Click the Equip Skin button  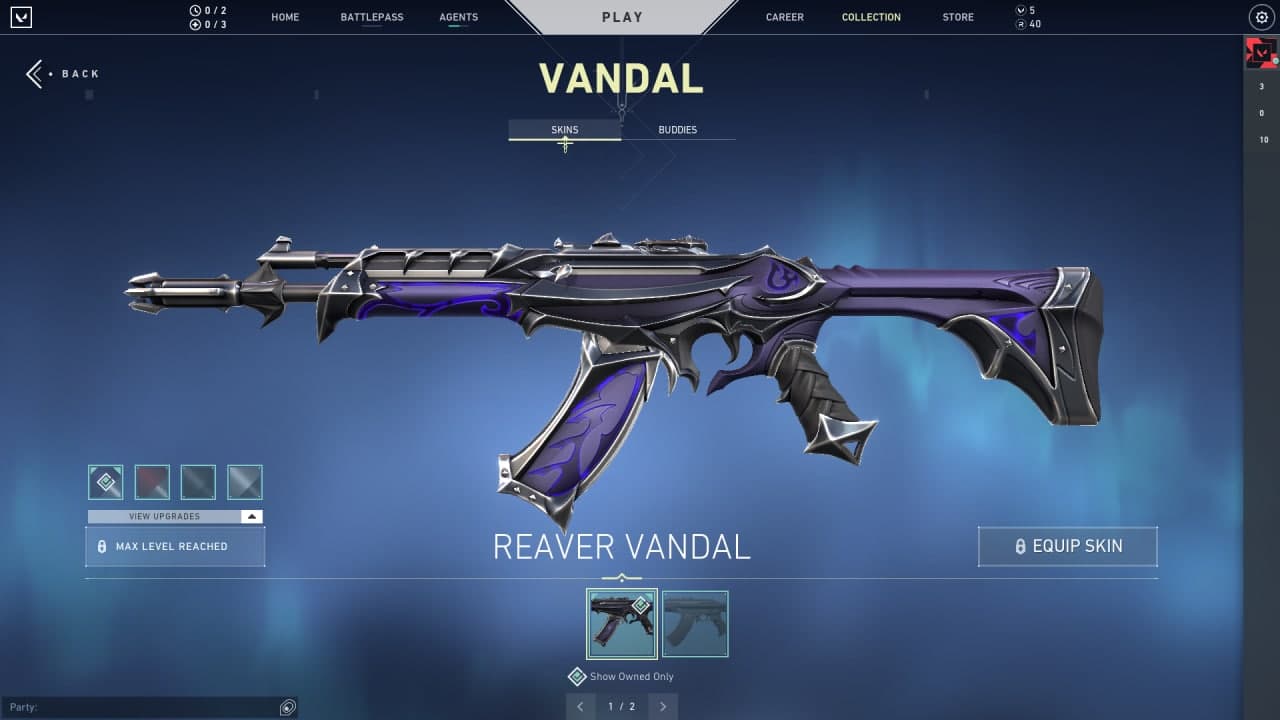point(1067,546)
